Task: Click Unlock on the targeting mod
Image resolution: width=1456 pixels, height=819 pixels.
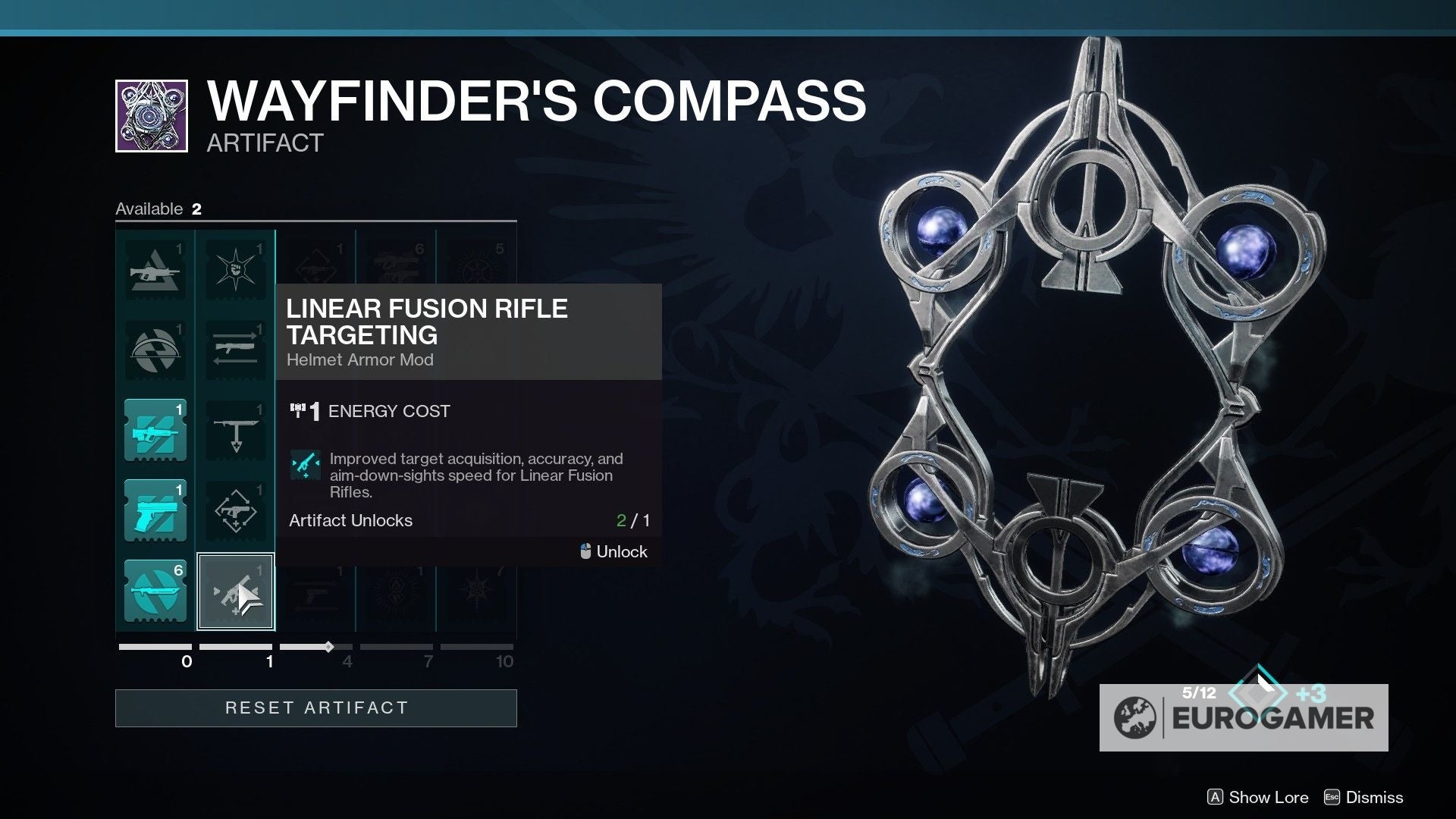Action: click(x=612, y=551)
